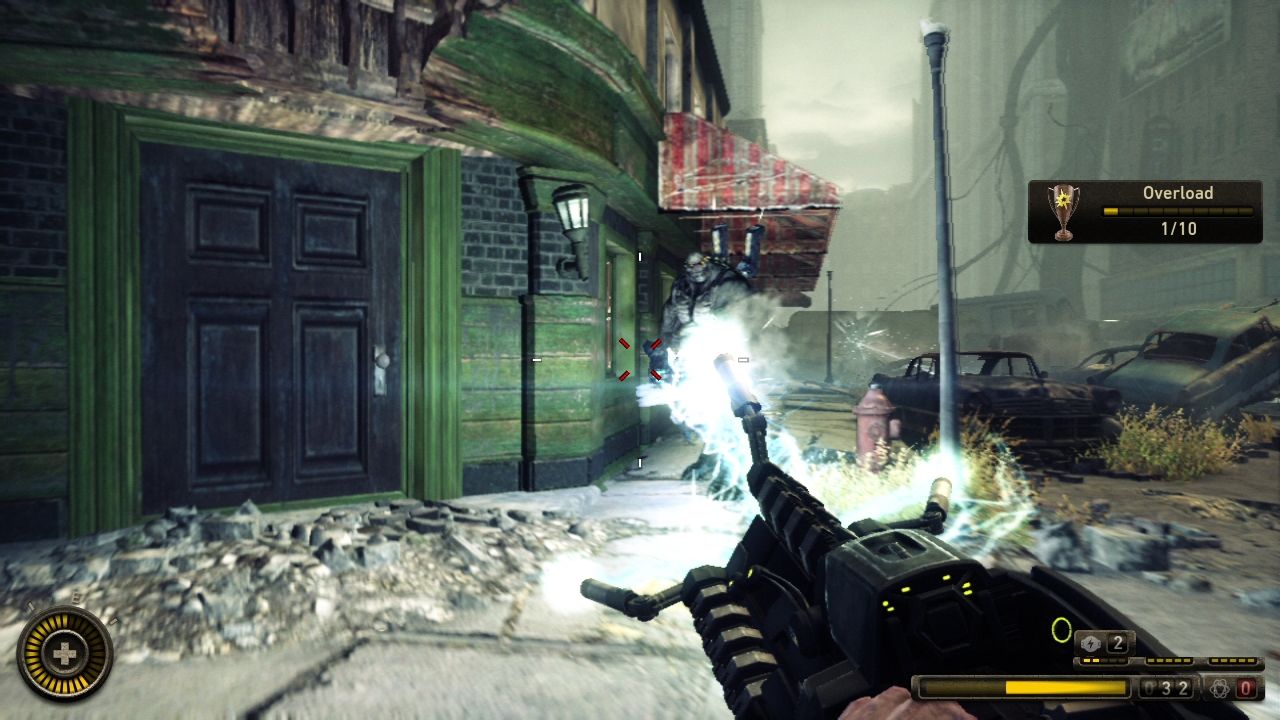Click the 1/10 progress counter
1280x720 pixels.
click(1178, 228)
